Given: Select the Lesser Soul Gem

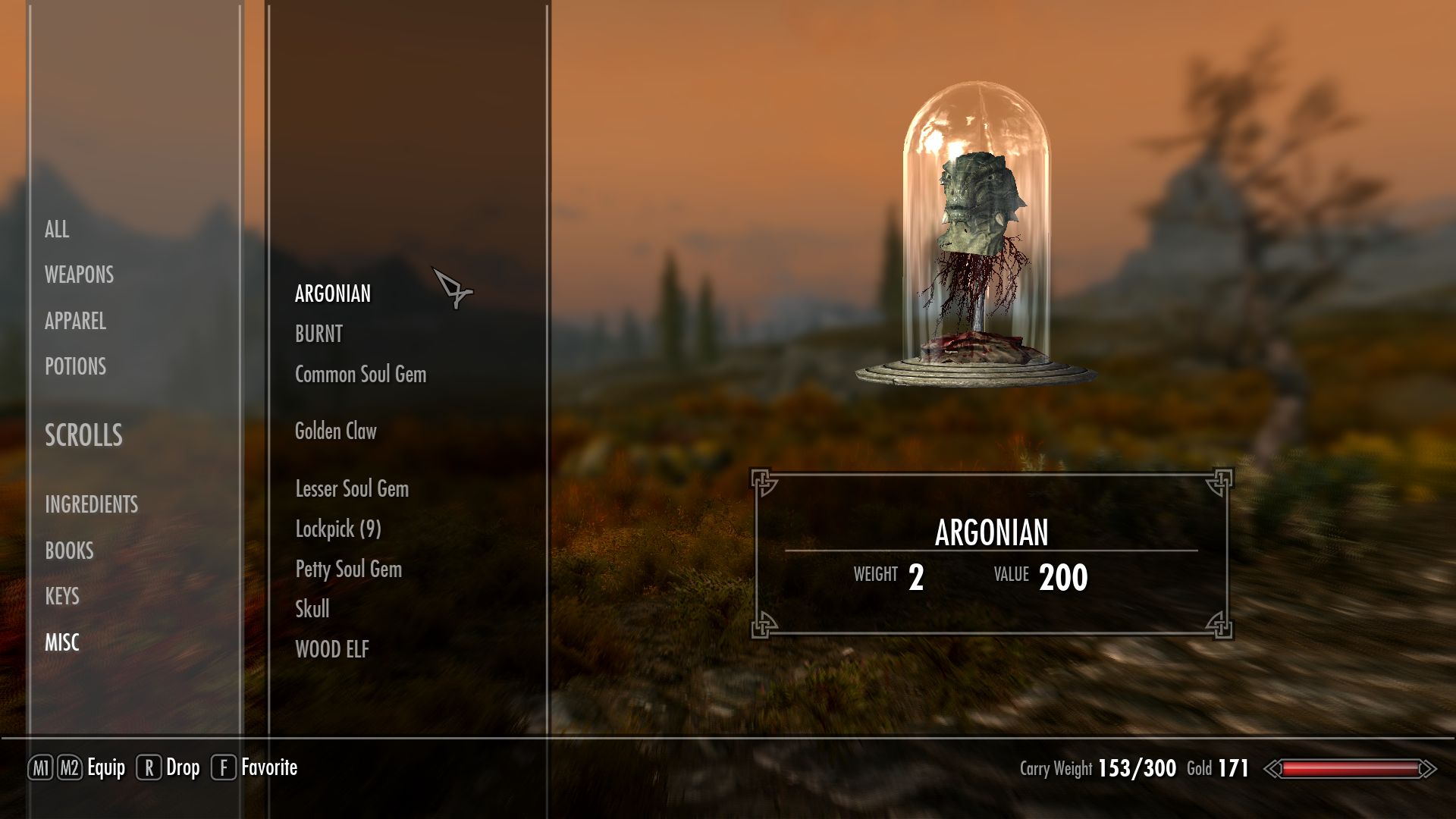Looking at the screenshot, I should (x=352, y=489).
